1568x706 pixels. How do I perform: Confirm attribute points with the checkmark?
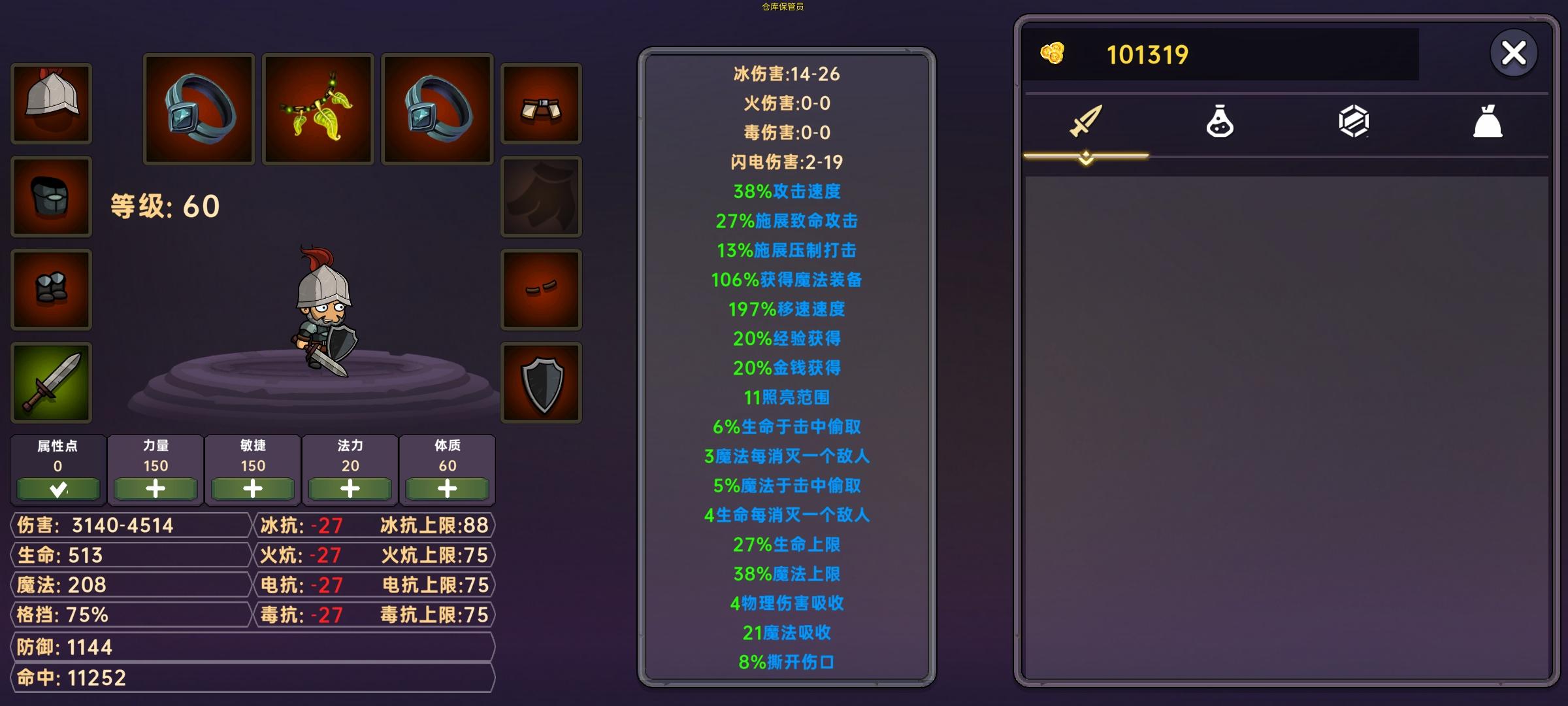(57, 488)
